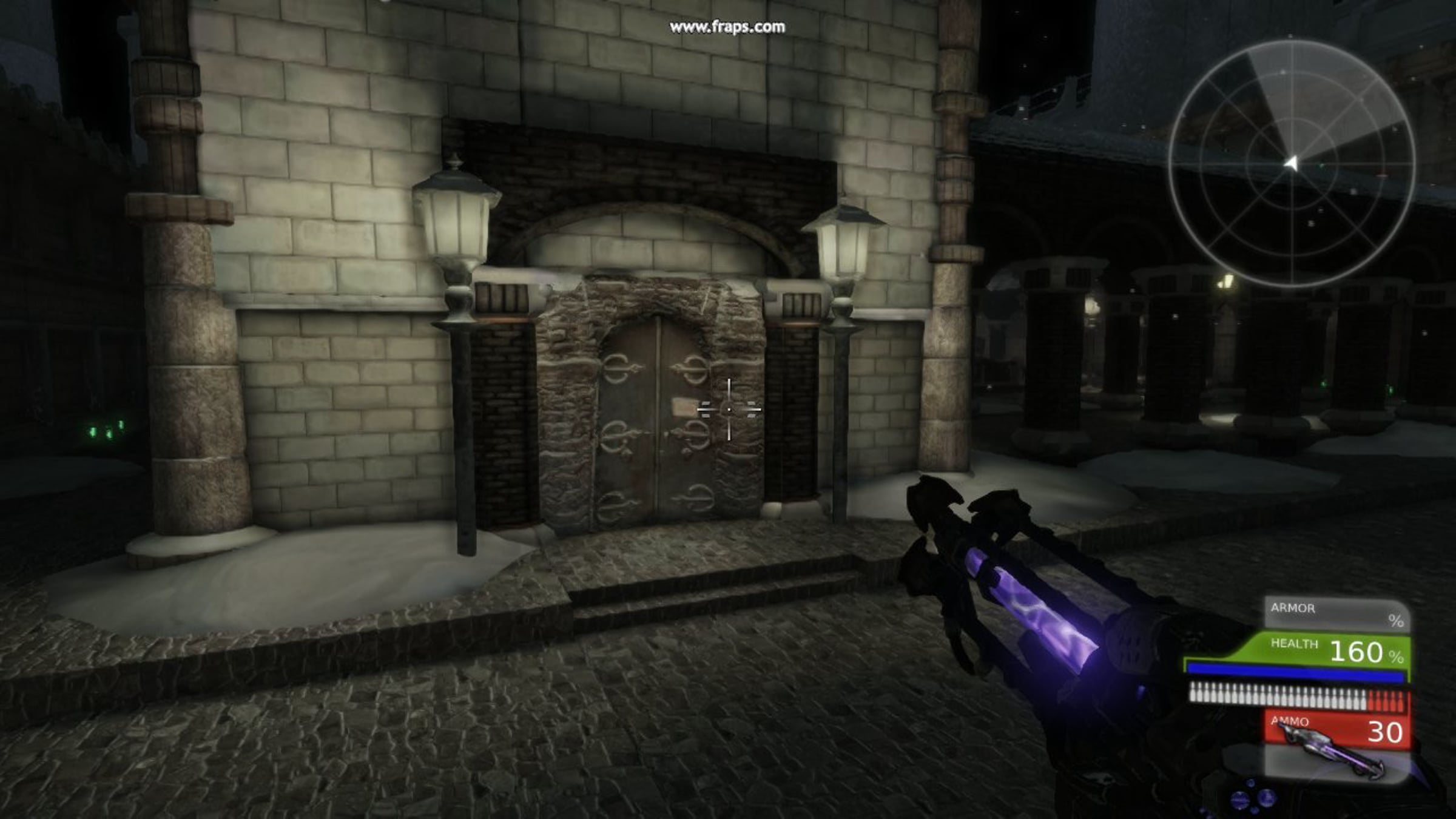Click the circular radar minimap
The width and height of the screenshot is (1456, 819).
coord(1292,163)
